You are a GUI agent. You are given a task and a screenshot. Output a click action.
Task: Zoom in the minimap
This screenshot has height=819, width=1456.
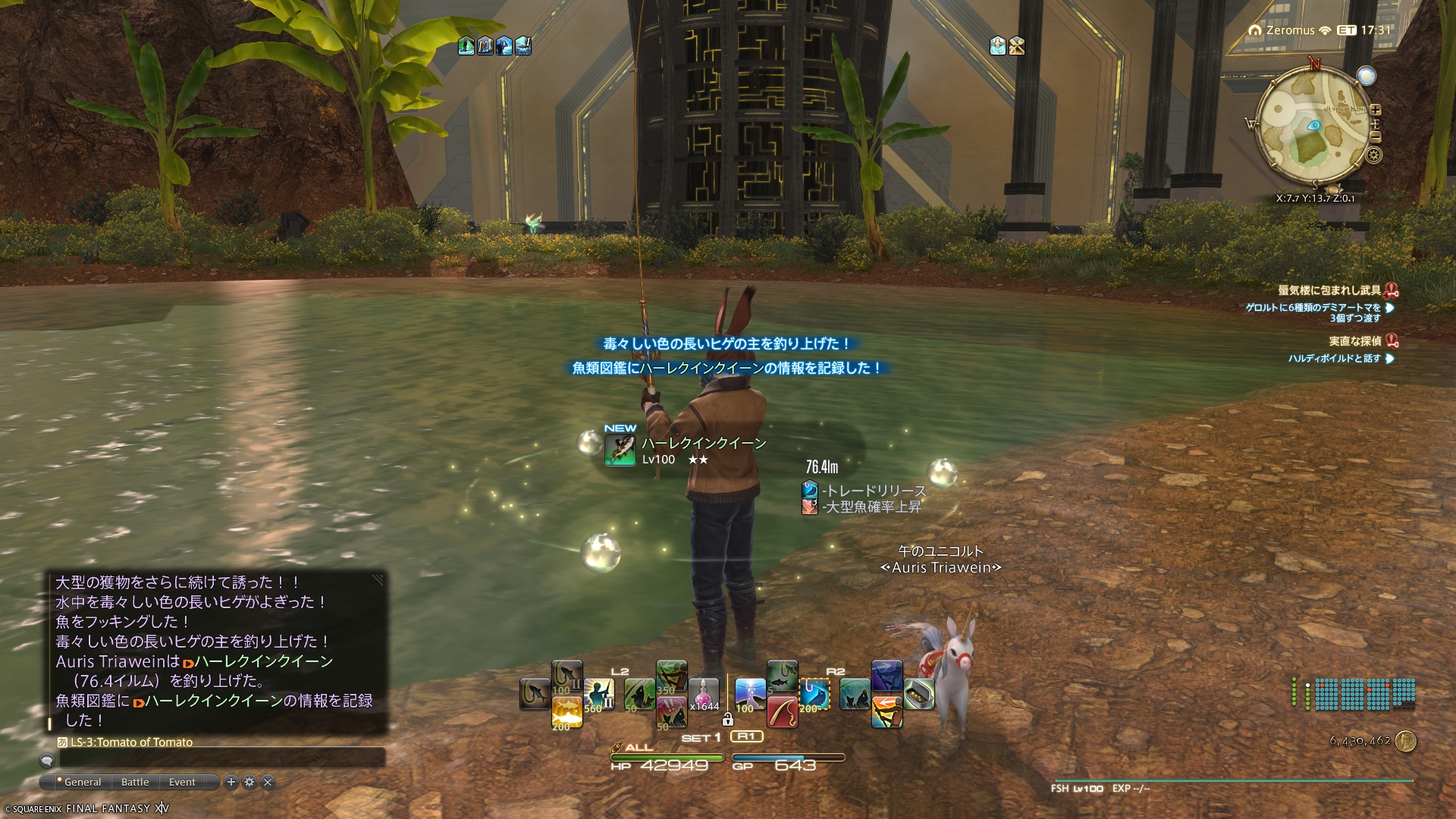click(1376, 110)
